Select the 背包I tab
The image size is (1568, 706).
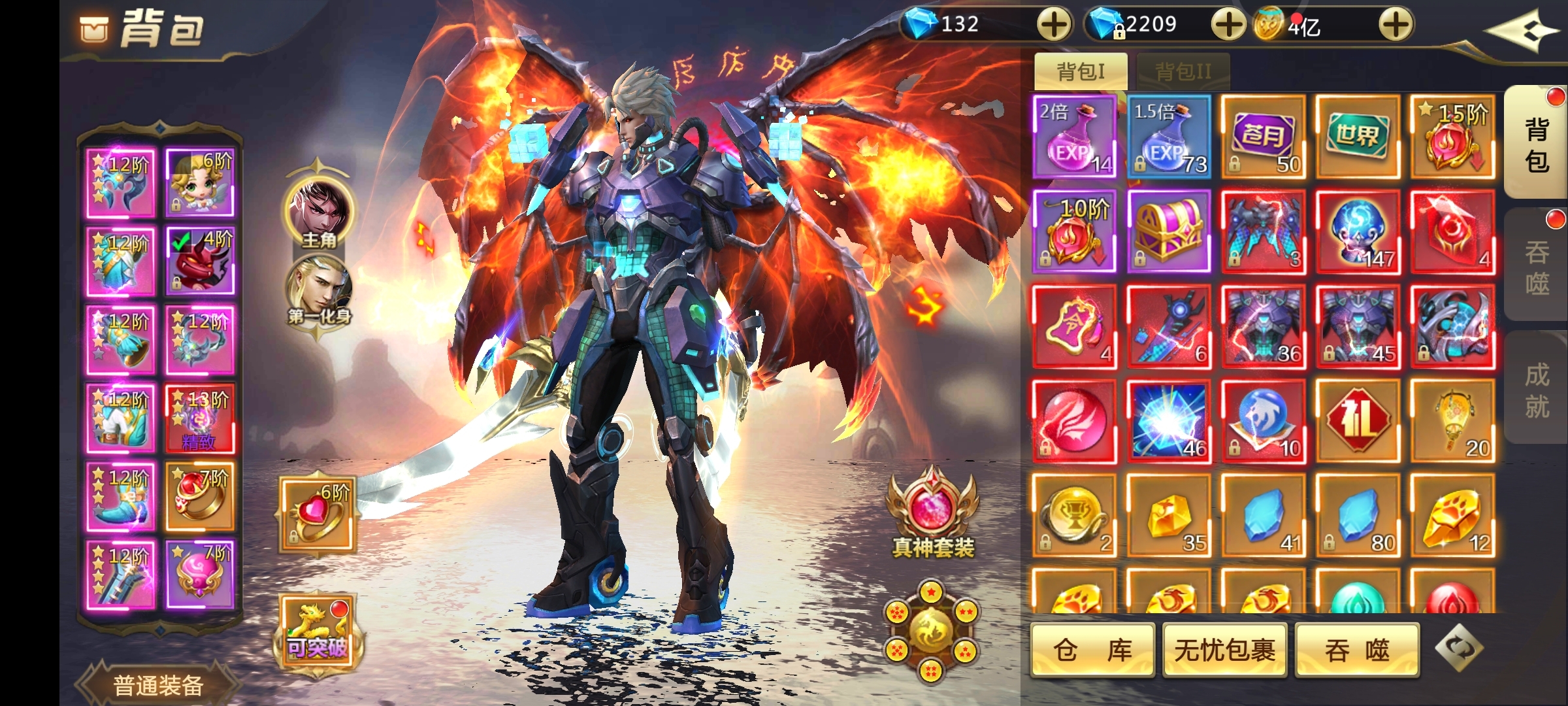(x=1081, y=71)
